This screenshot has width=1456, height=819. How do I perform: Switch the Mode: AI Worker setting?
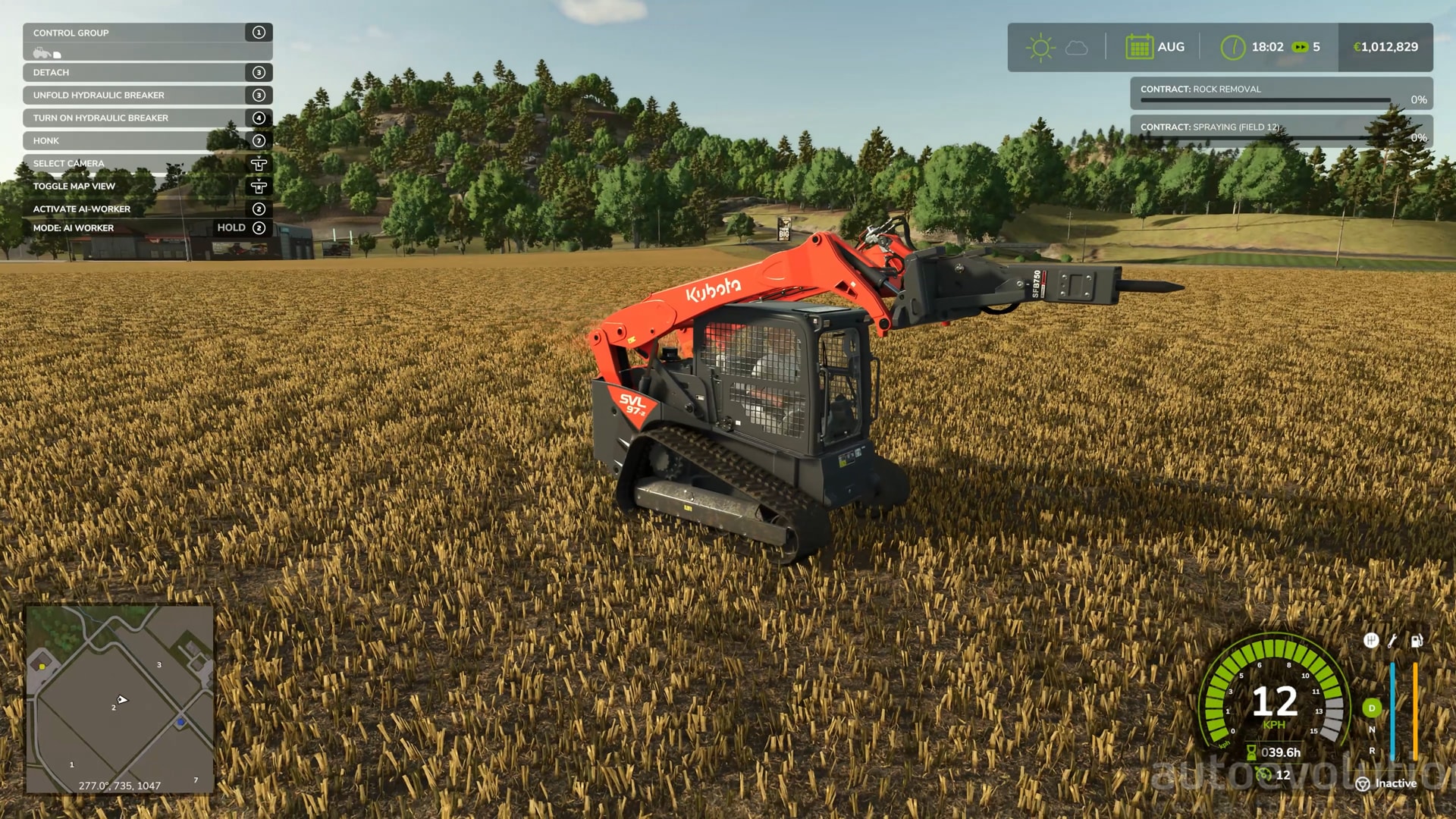[x=147, y=227]
